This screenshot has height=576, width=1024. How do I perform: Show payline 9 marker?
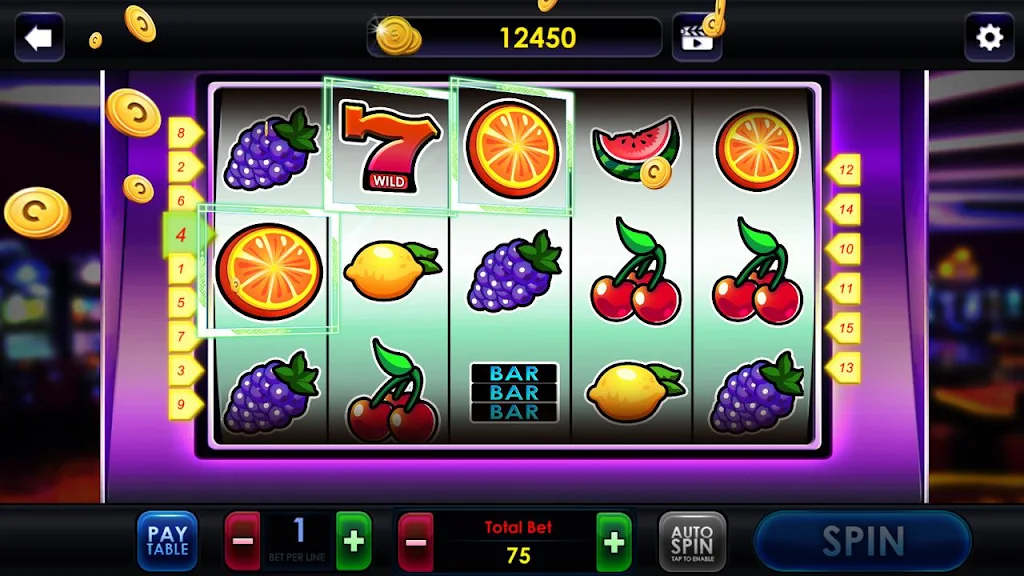[183, 405]
